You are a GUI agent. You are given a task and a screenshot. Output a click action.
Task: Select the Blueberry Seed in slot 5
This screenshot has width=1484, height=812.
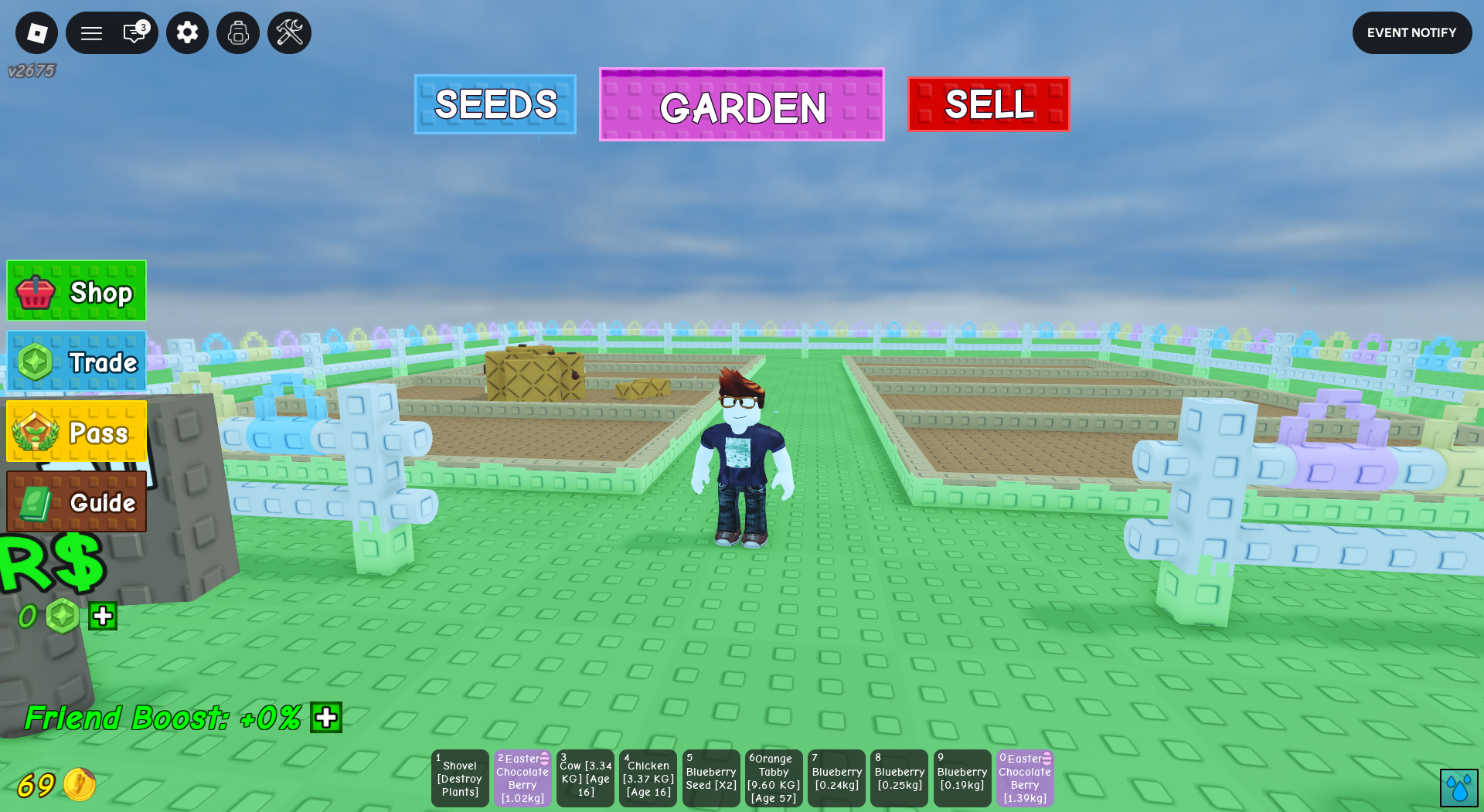710,778
